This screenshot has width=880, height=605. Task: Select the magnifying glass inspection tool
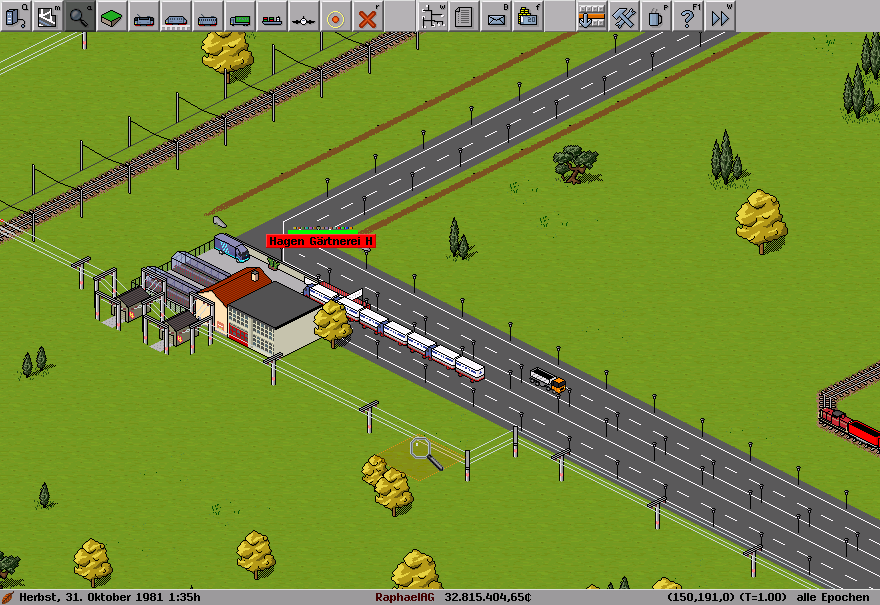[80, 16]
